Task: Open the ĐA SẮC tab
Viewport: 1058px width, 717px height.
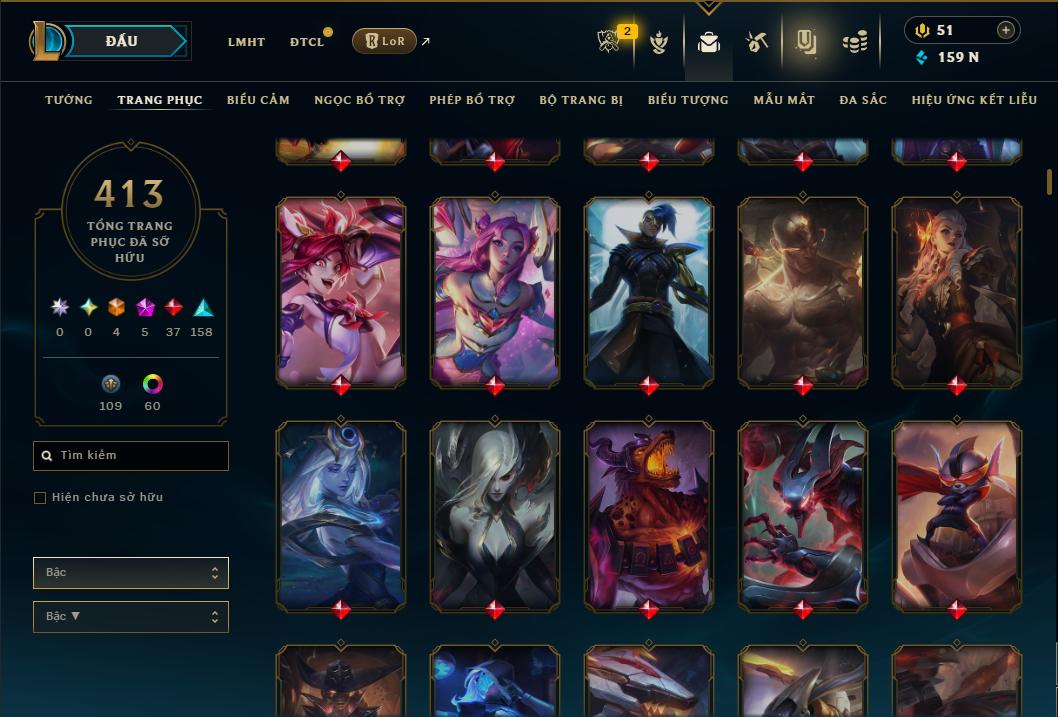Action: (x=863, y=100)
